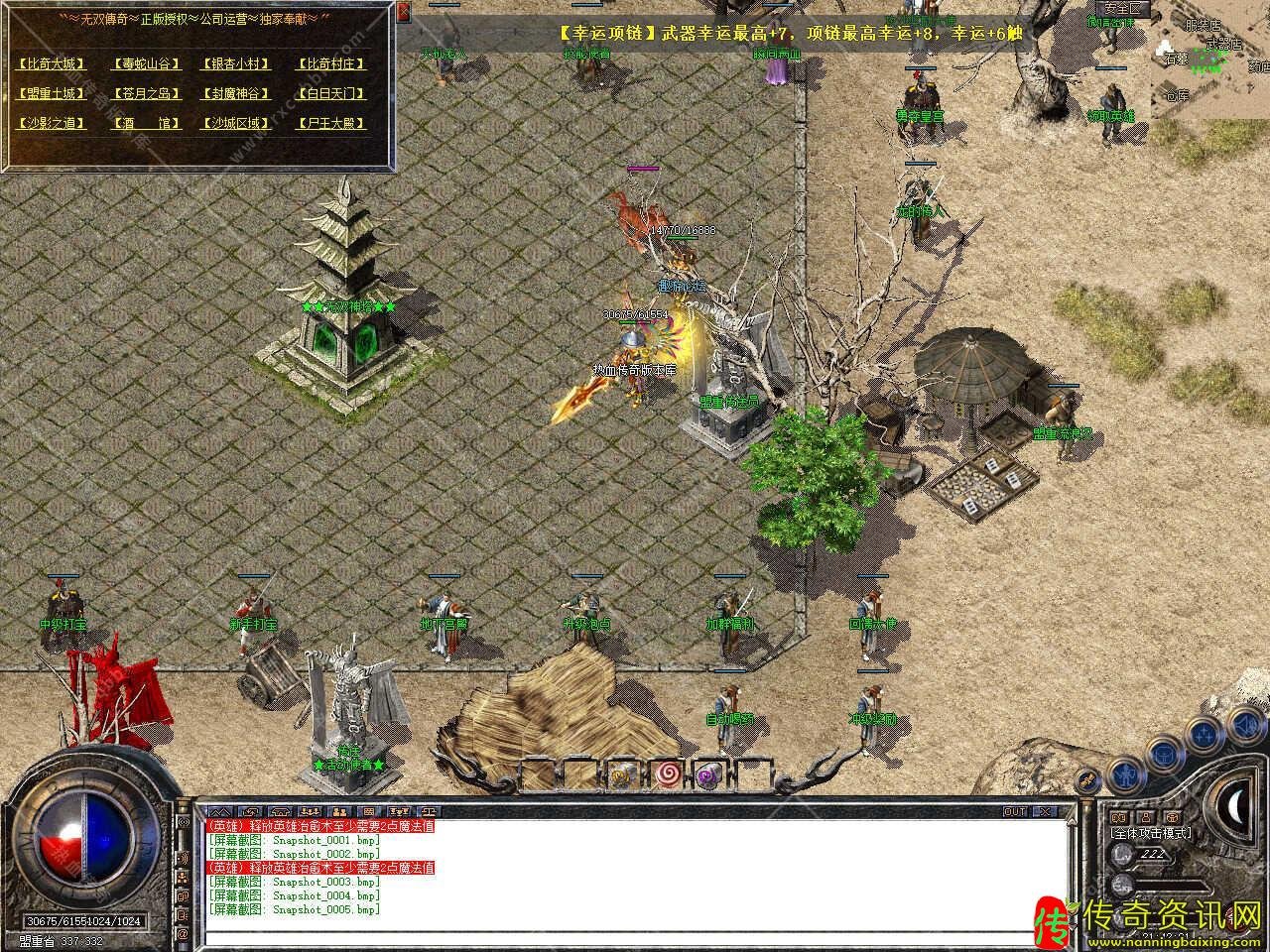Screen dimensions: 1270x952
Task: Click the OUT button above the chat log
Action: [x=1014, y=811]
